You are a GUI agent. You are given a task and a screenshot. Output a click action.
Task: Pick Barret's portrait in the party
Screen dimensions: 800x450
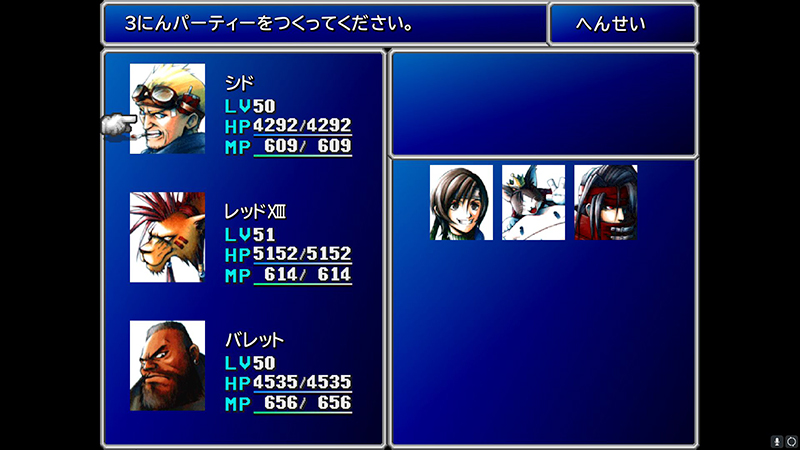[167, 365]
